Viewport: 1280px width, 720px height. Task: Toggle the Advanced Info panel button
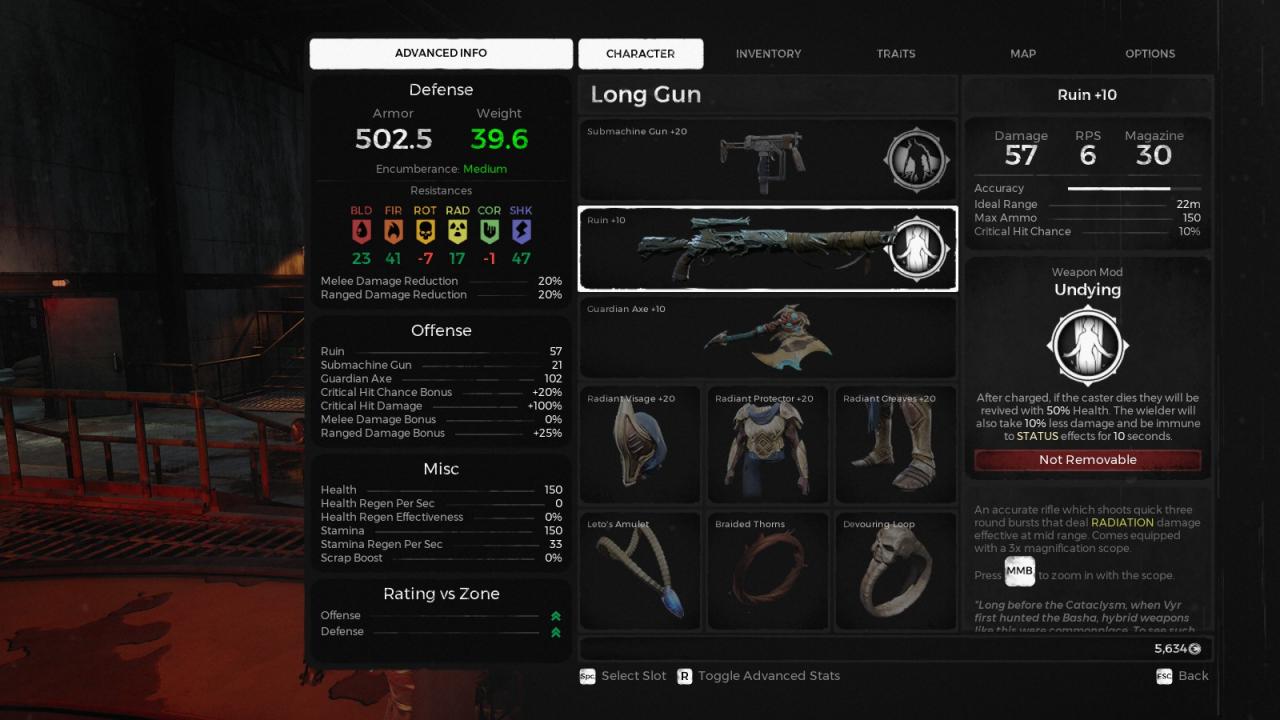(x=441, y=54)
